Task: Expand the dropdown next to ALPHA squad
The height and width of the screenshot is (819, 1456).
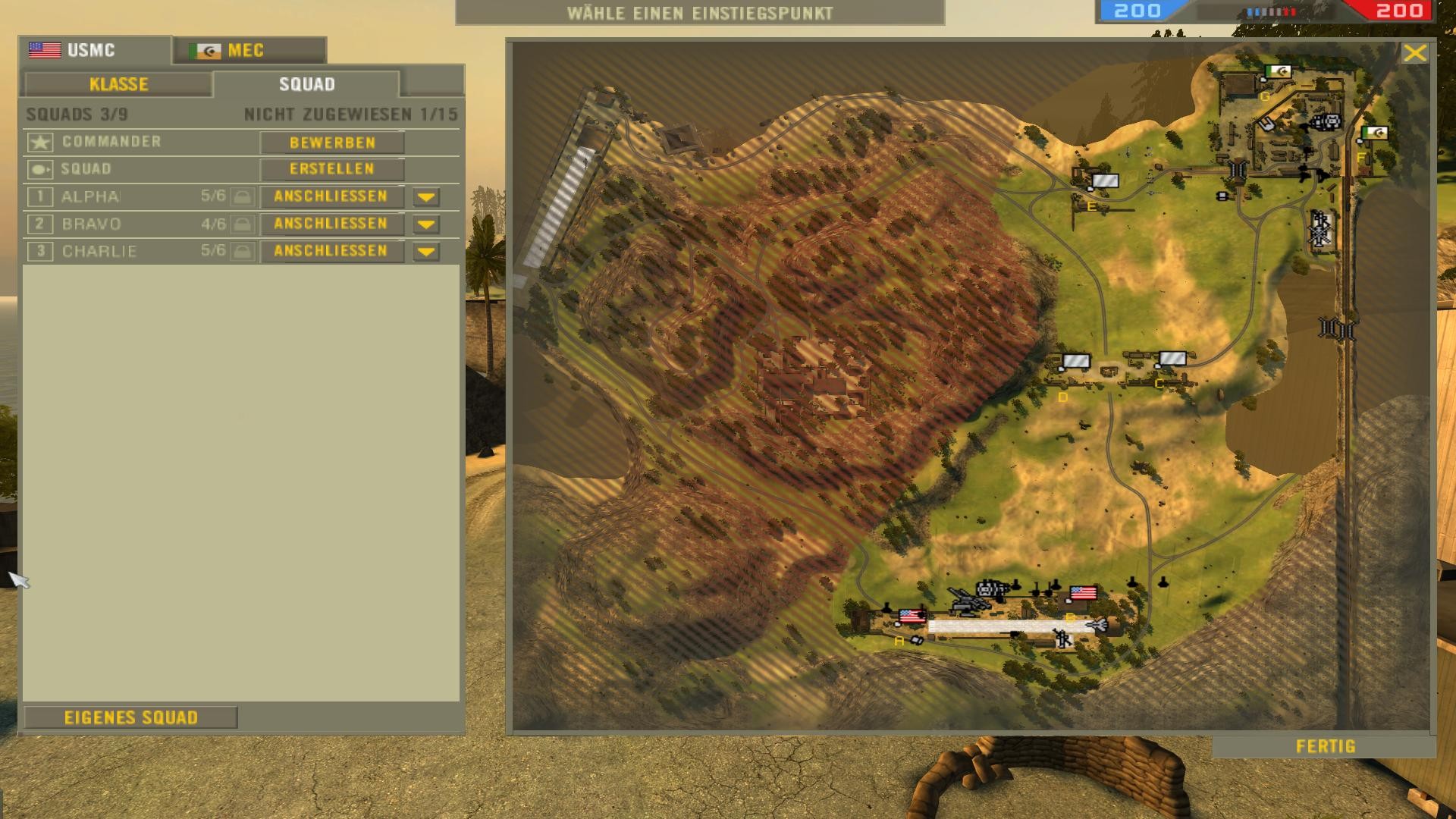Action: 425,196
